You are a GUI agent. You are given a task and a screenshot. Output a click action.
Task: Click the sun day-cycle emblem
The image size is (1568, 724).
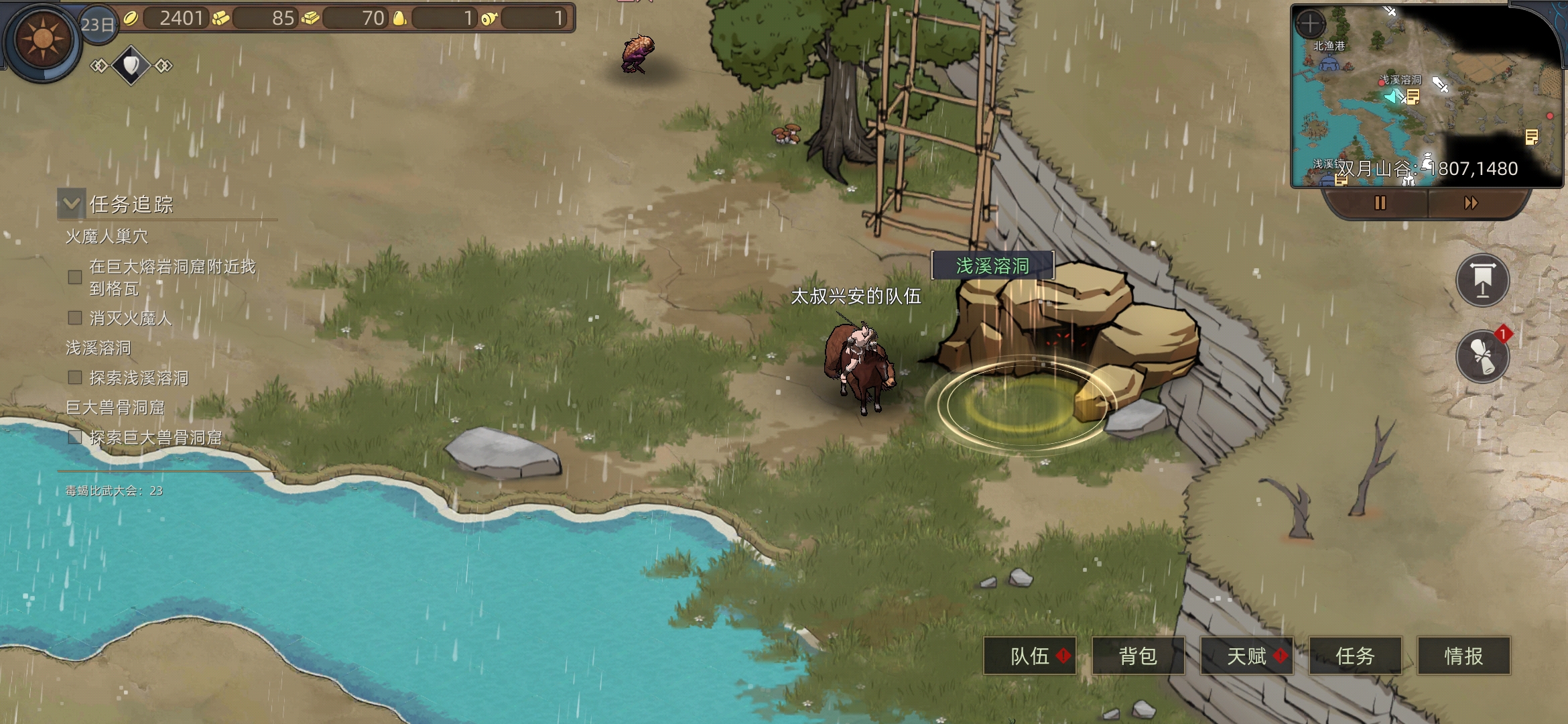(42, 39)
